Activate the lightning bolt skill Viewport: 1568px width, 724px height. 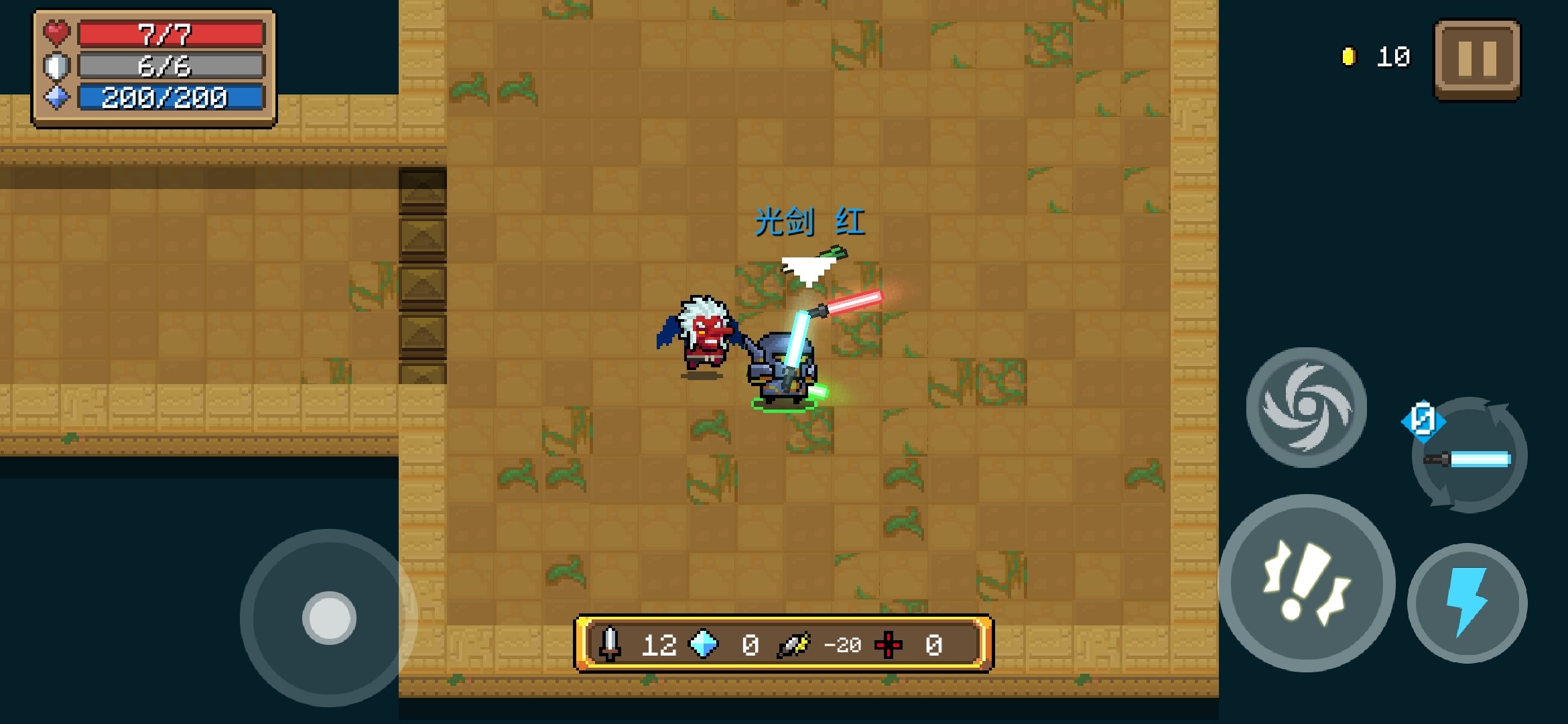[1467, 603]
